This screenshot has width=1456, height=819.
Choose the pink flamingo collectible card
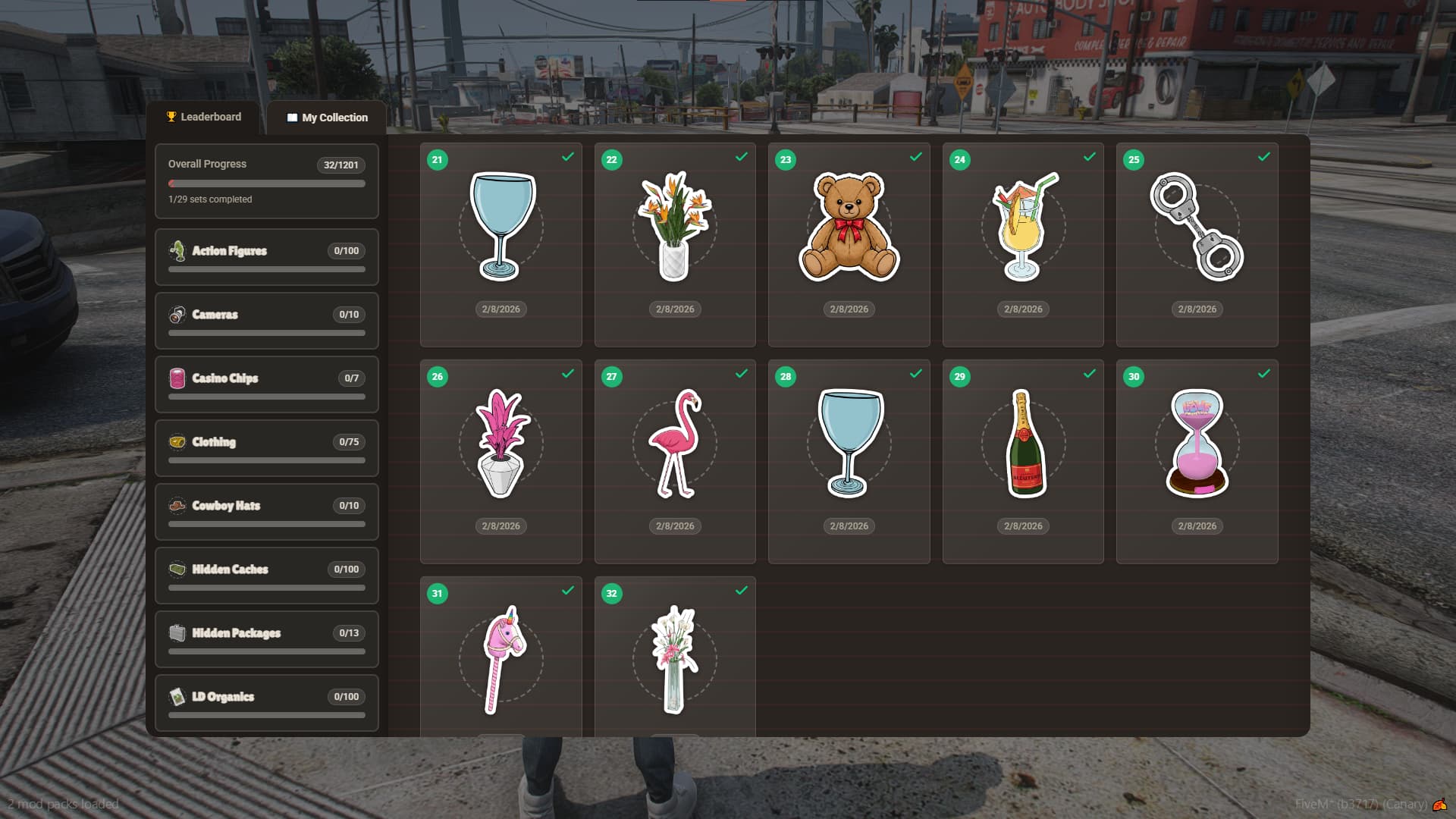675,461
